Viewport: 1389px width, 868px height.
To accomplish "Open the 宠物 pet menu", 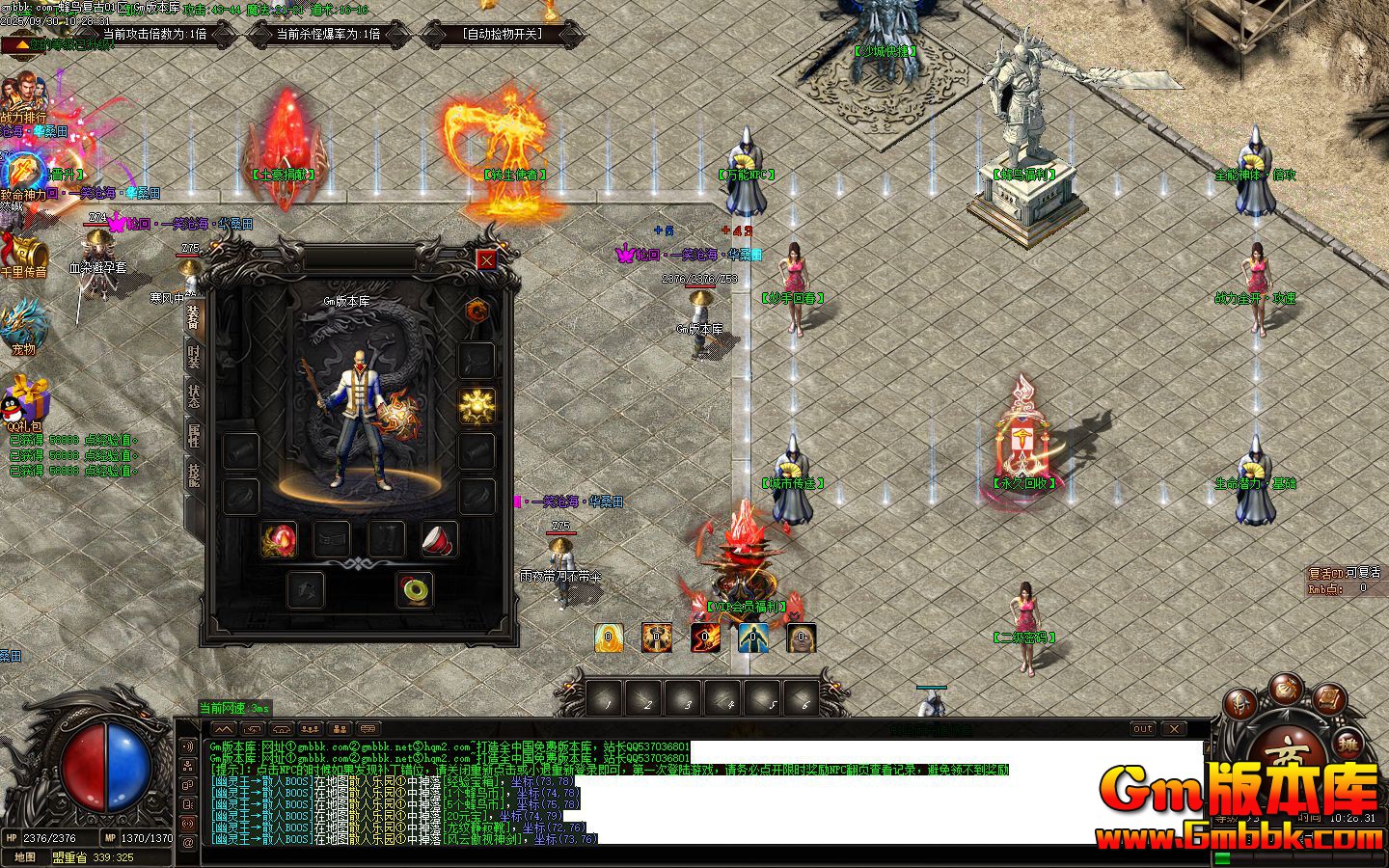I will [x=23, y=328].
